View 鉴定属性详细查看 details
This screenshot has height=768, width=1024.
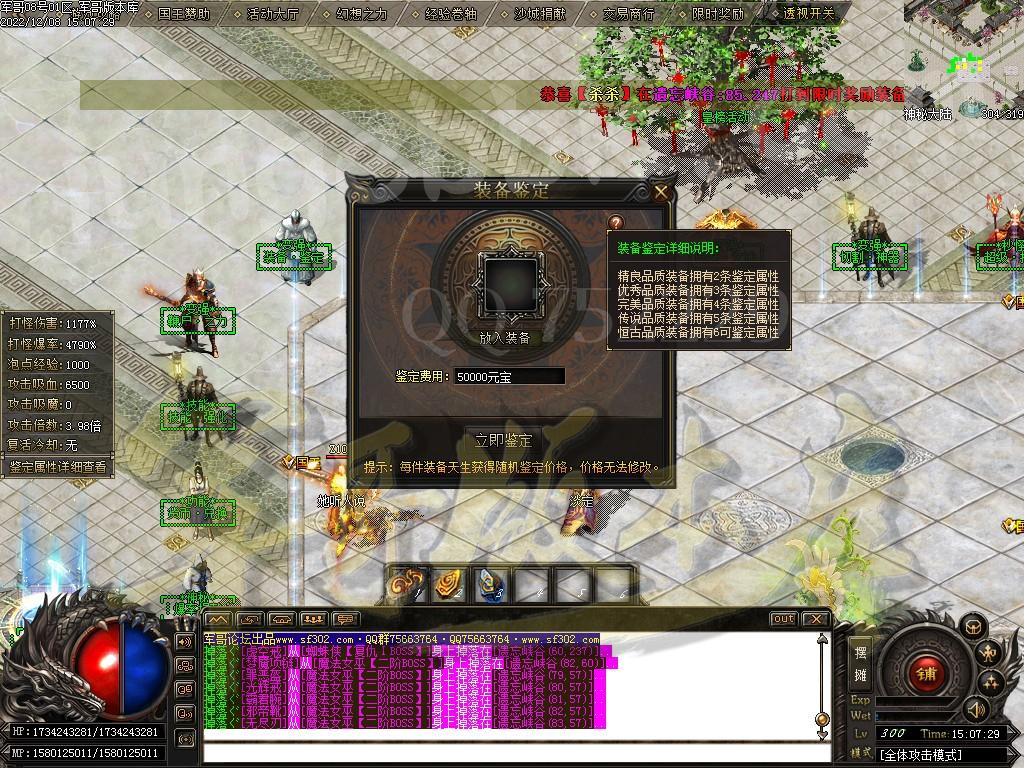[x=57, y=466]
